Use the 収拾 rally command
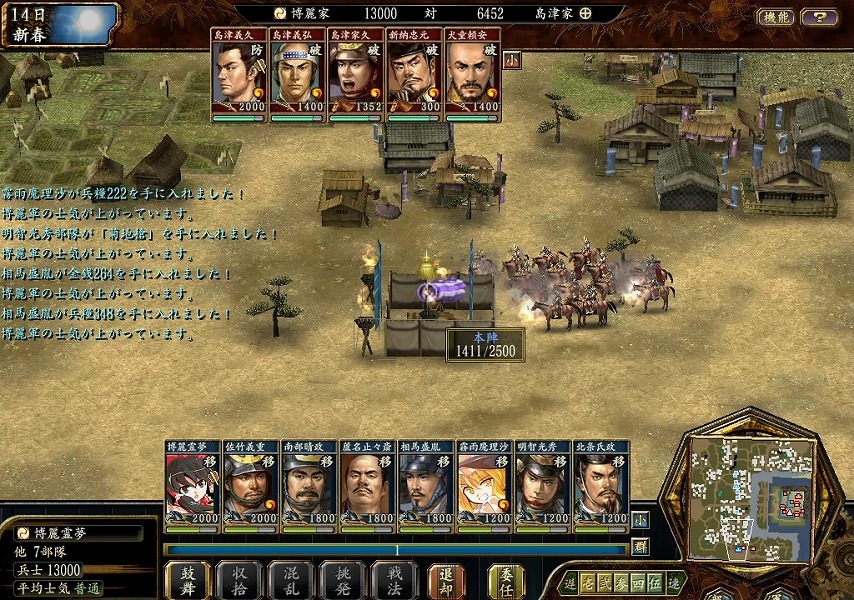The width and height of the screenshot is (854, 600). [x=239, y=580]
